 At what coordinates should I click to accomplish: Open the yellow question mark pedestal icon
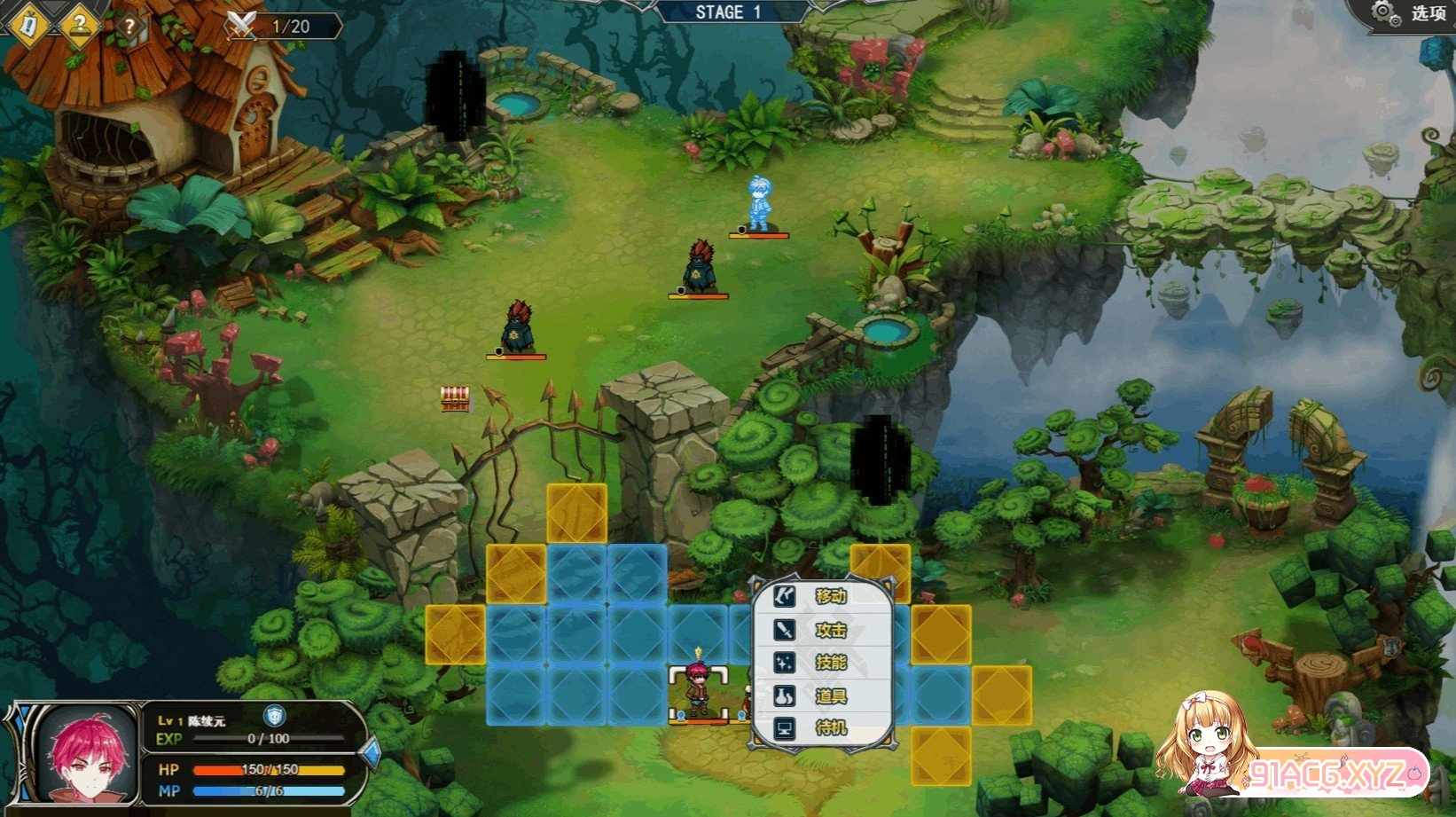point(80,24)
